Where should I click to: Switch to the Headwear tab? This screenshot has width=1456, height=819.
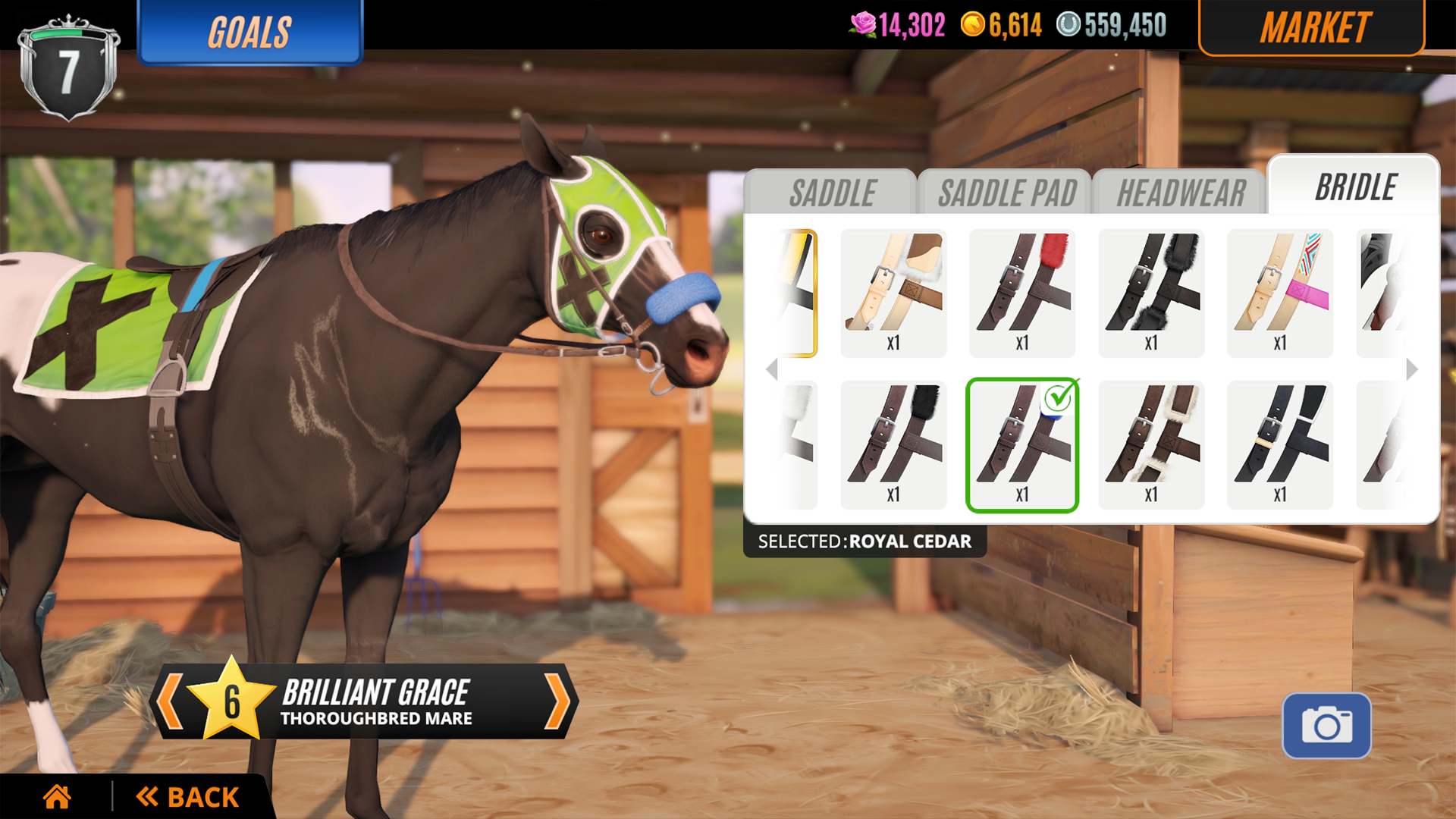point(1180,192)
